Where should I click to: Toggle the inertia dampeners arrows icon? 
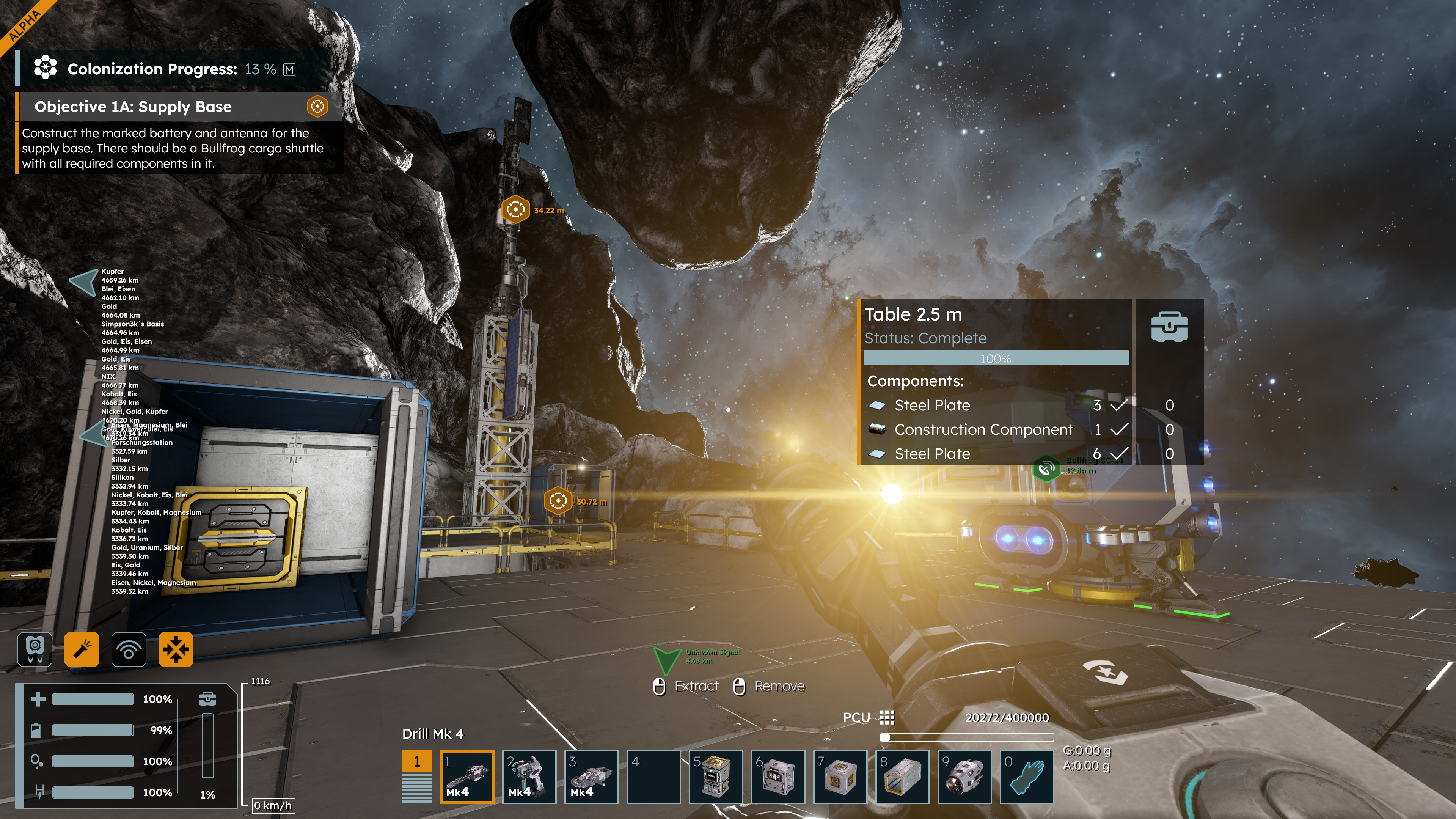click(176, 649)
